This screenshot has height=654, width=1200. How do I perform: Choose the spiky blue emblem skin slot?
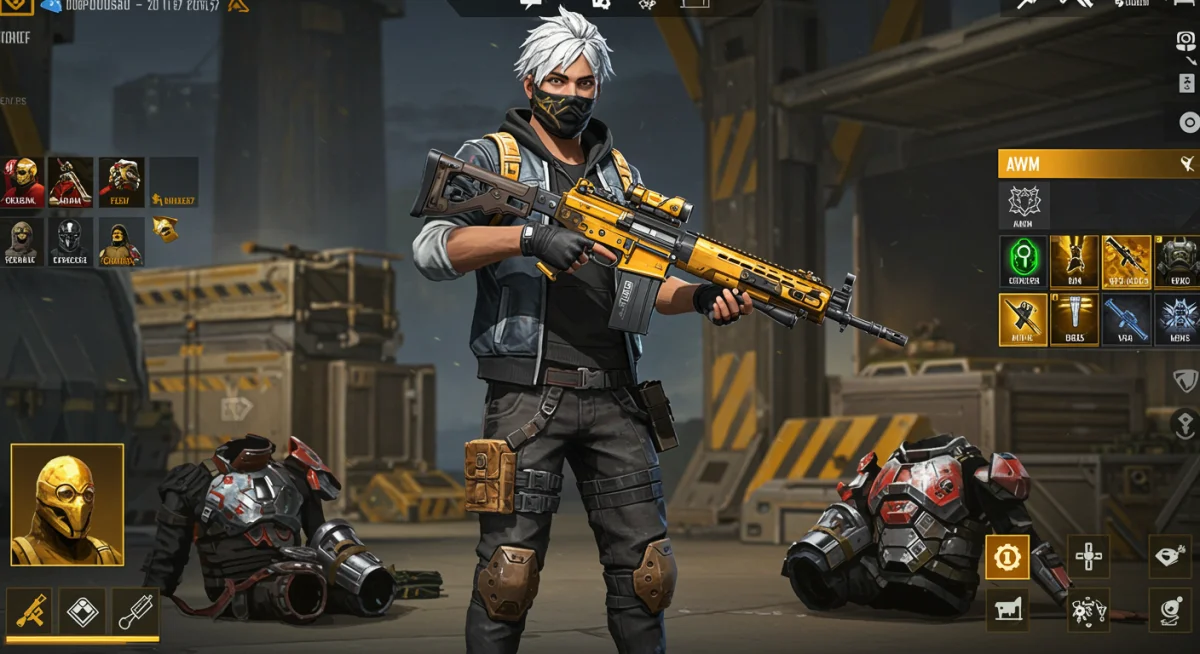1178,319
